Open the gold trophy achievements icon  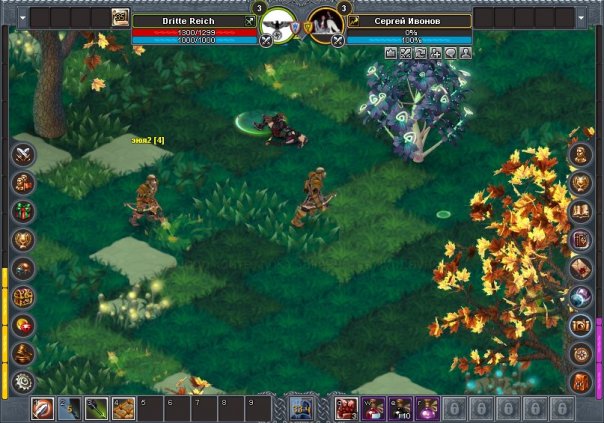pyautogui.click(x=24, y=240)
